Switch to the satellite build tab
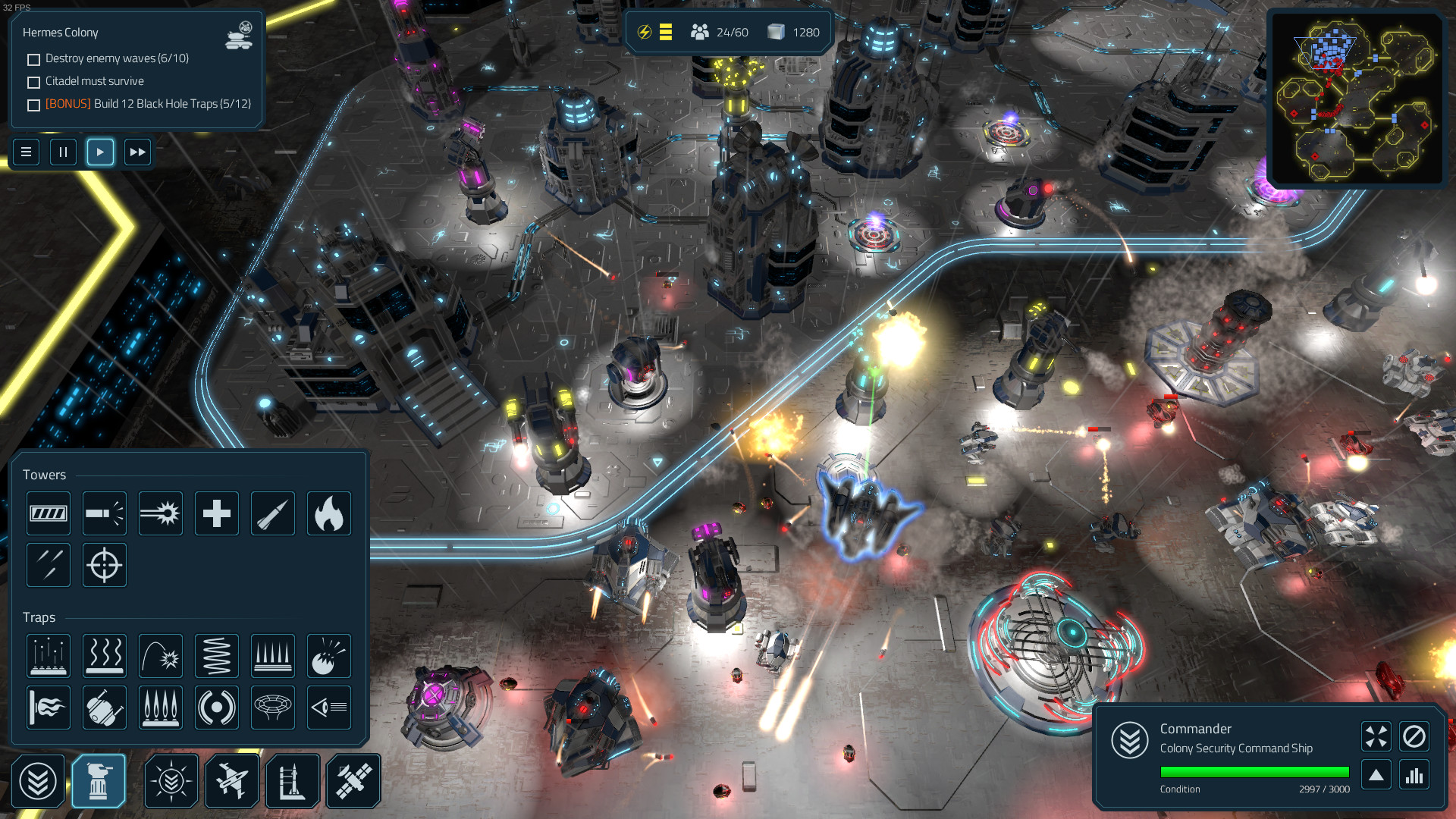This screenshot has width=1456, height=819. click(x=353, y=780)
